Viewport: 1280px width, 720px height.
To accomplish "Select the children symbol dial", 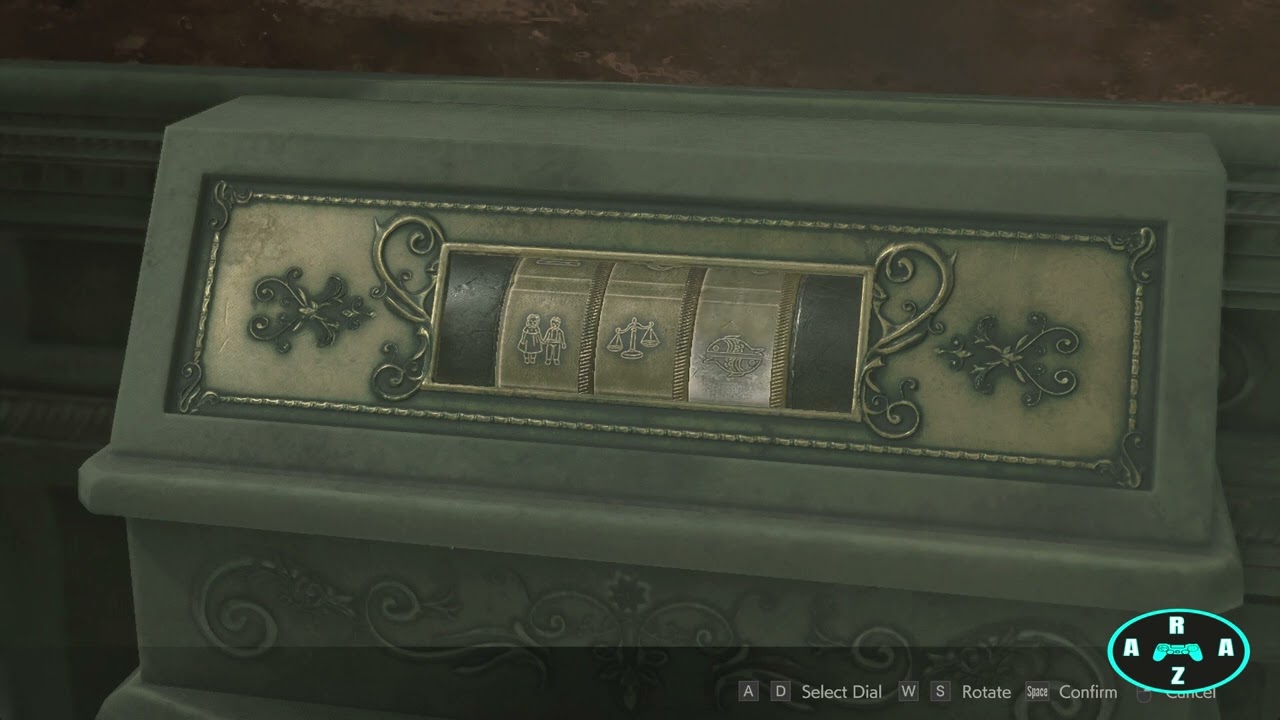I will pyautogui.click(x=541, y=340).
